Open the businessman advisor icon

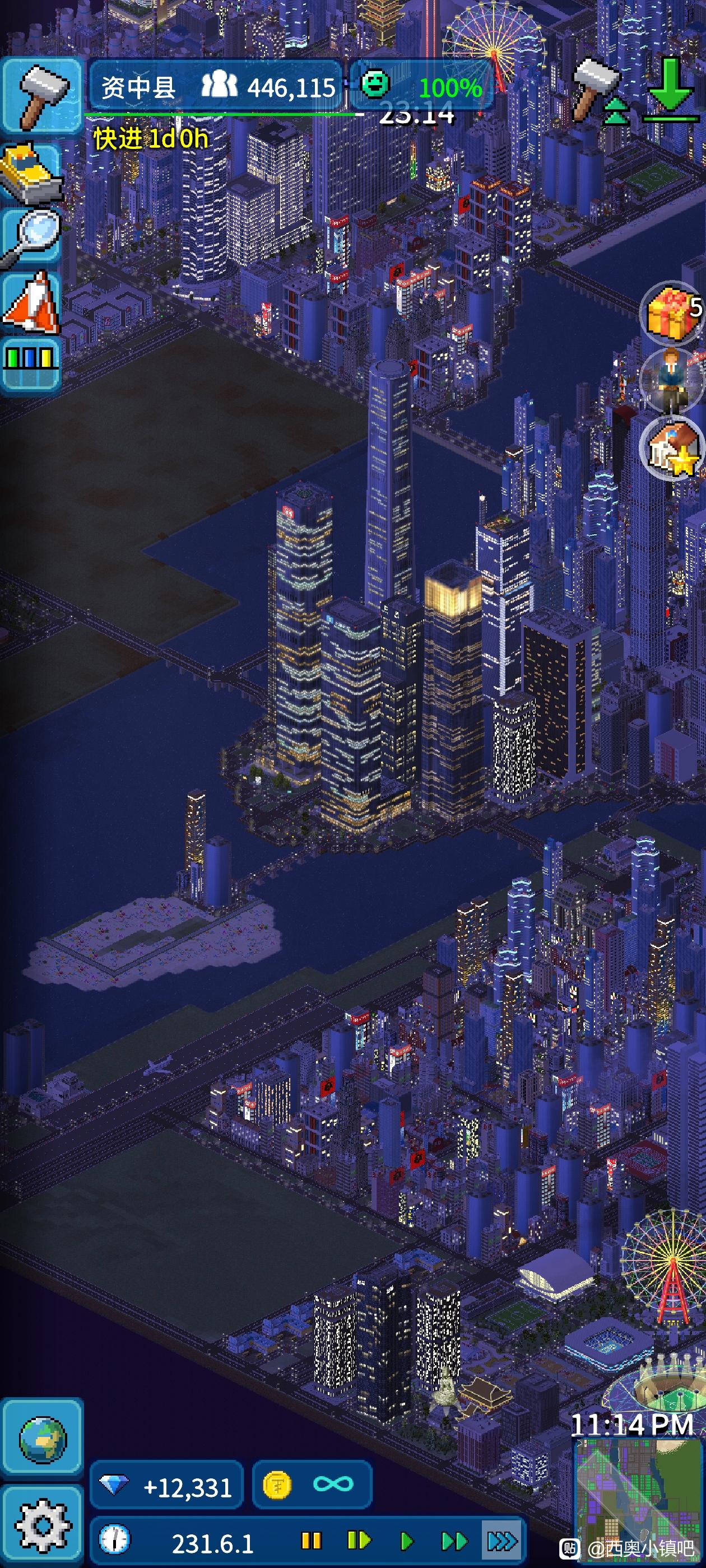coord(672,380)
